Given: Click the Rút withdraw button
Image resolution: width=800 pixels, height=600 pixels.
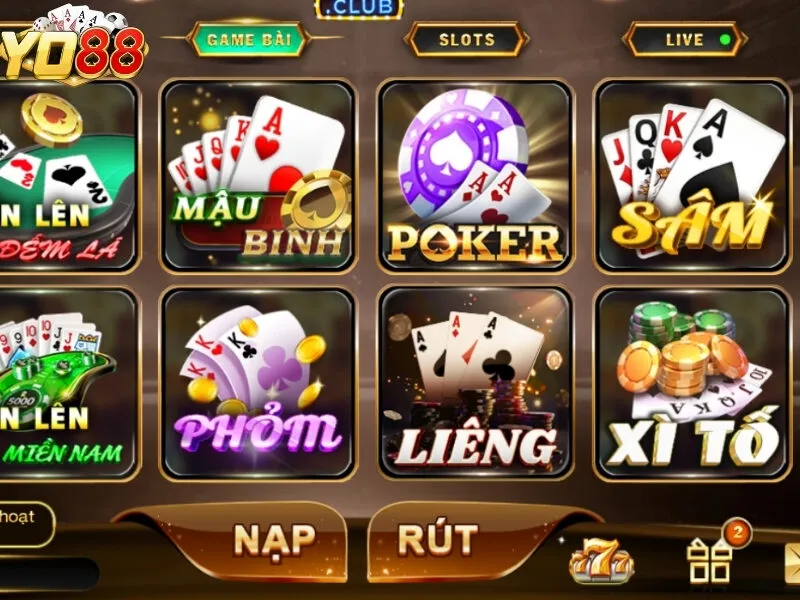Looking at the screenshot, I should [437, 540].
